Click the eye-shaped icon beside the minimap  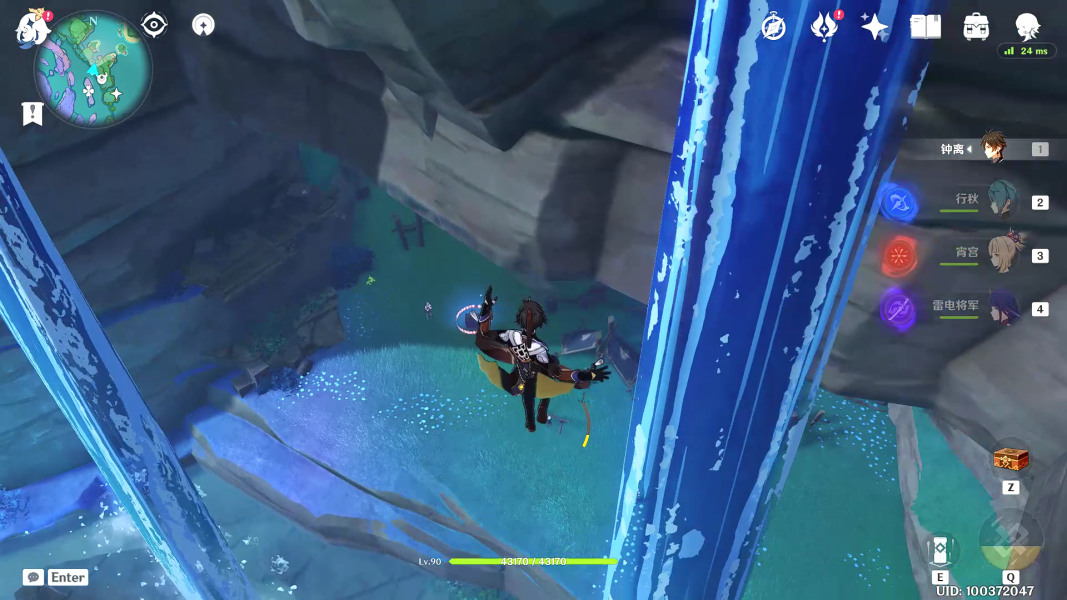[154, 25]
